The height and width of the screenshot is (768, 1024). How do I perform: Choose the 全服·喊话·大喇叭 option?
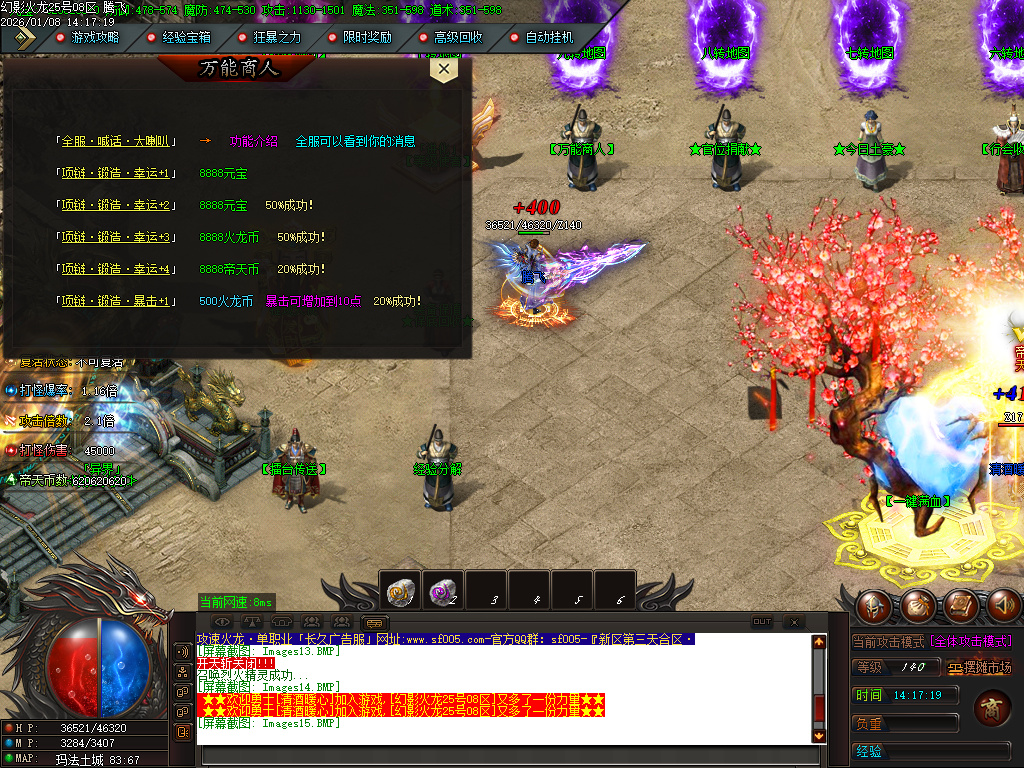pyautogui.click(x=118, y=142)
